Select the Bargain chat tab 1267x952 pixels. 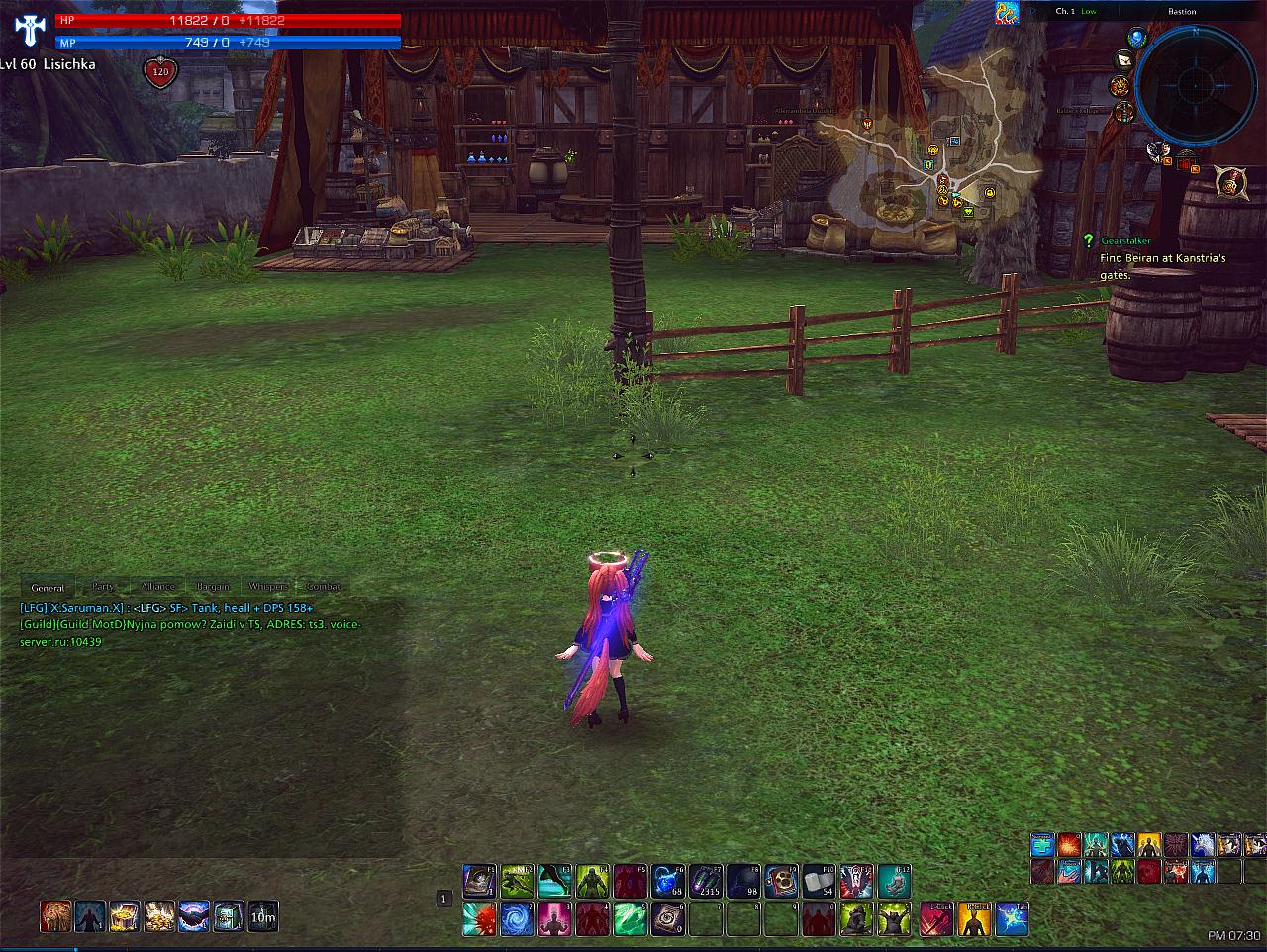213,587
